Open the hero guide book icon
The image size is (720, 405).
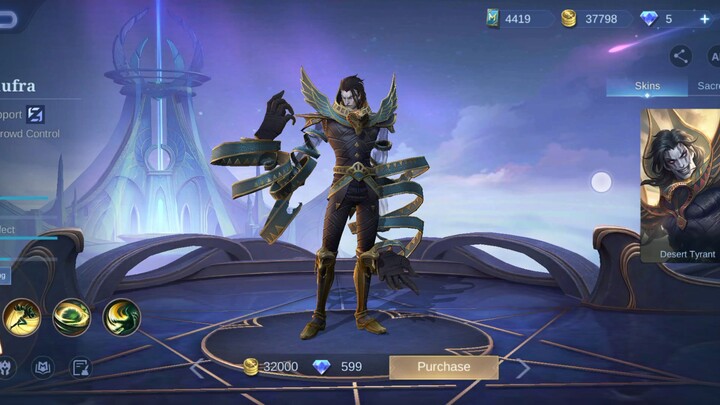coord(42,367)
